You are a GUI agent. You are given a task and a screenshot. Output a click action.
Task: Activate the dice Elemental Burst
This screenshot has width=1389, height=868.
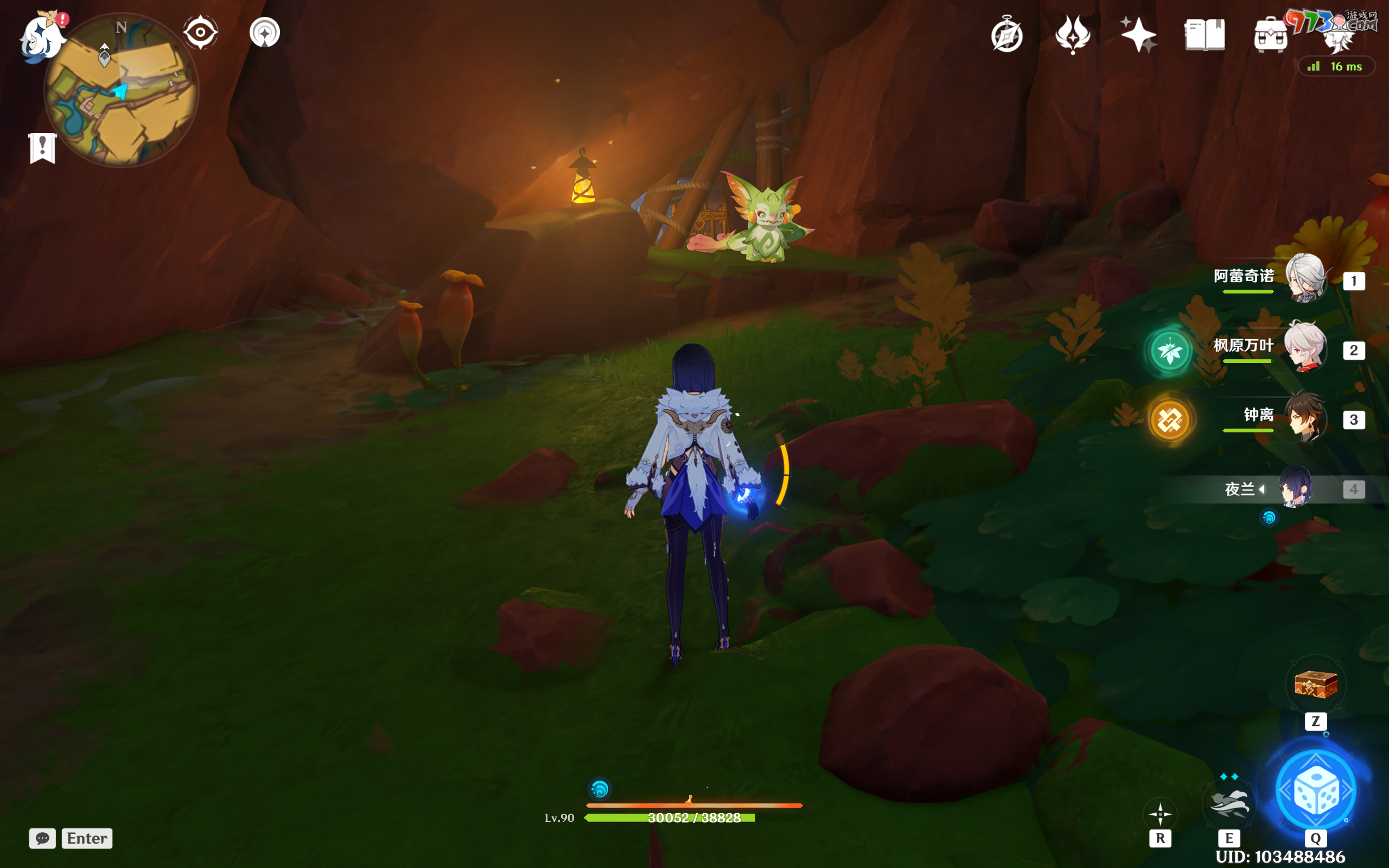pos(1316,790)
